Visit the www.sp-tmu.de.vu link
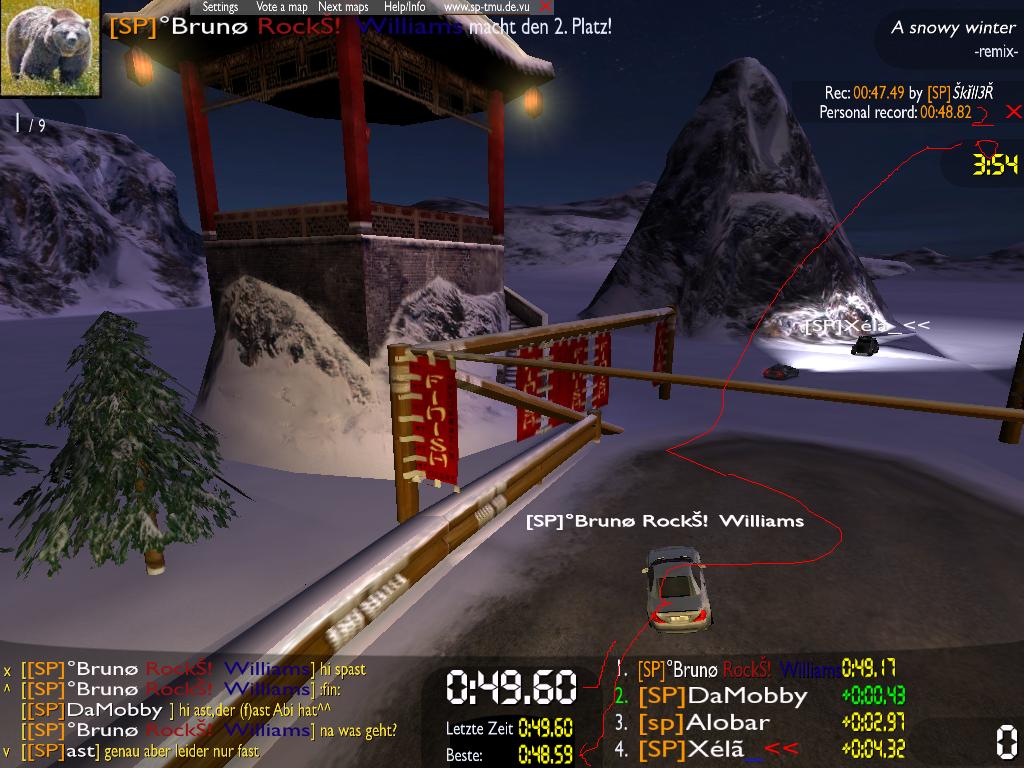Viewport: 1024px width, 768px height. 486,7
